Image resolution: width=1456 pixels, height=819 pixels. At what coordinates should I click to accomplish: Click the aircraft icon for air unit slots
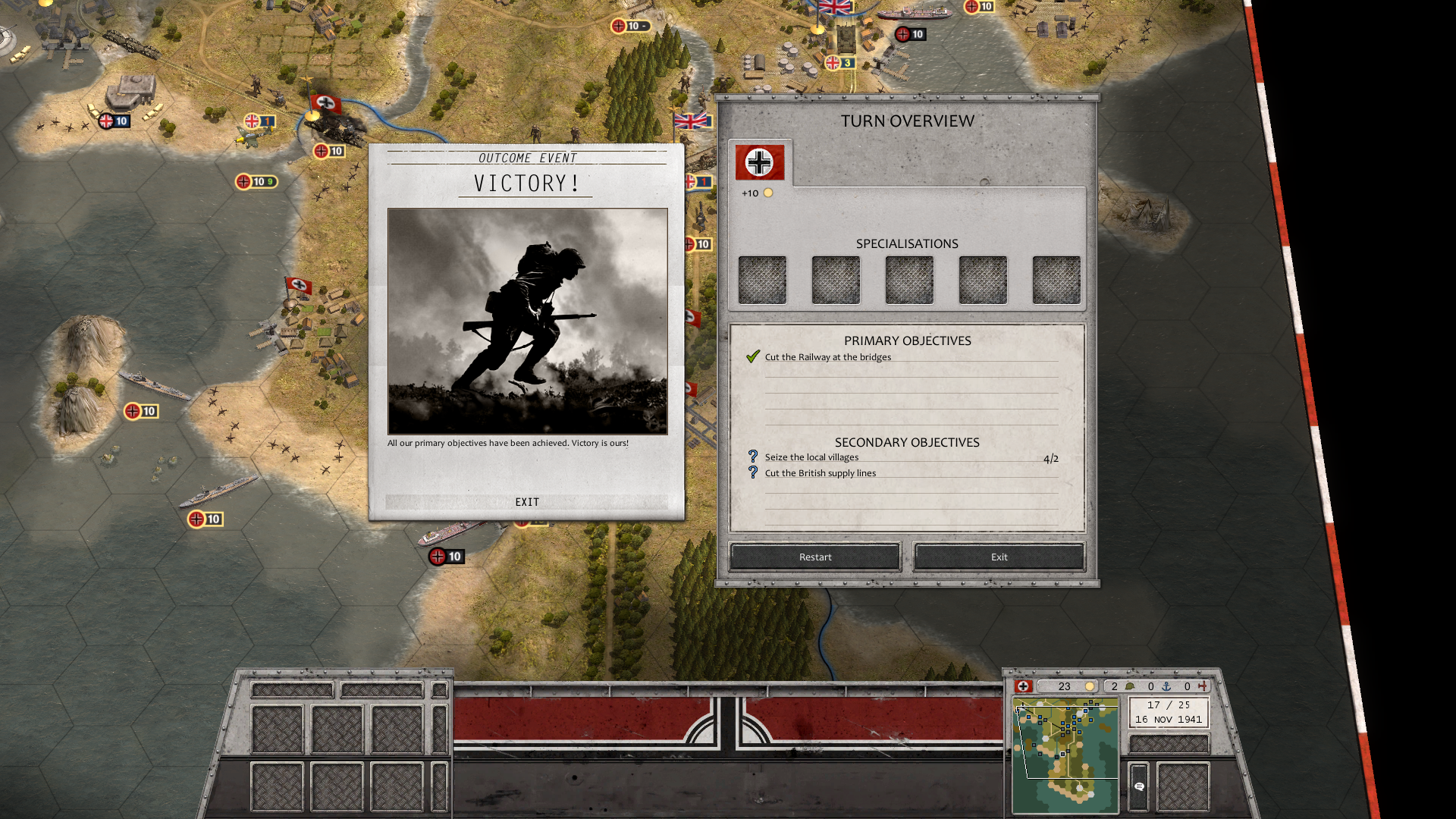click(x=1203, y=686)
